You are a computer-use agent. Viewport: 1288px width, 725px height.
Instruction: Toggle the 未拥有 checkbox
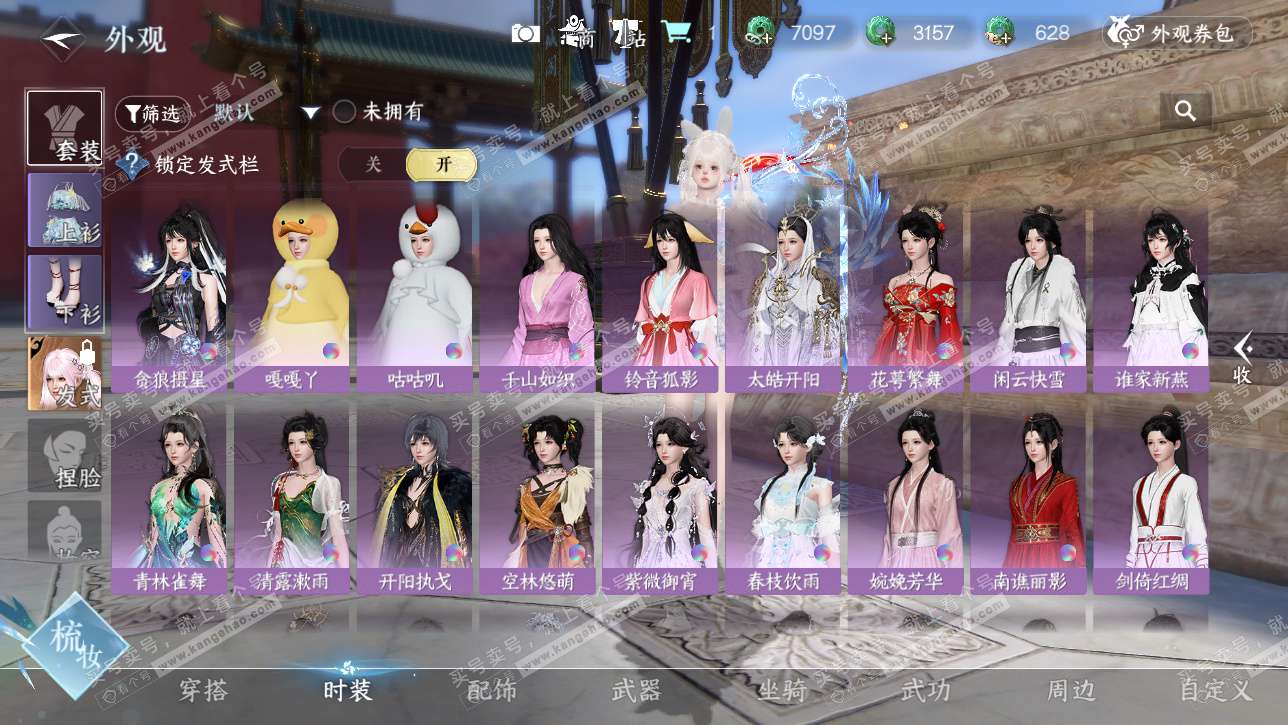344,112
